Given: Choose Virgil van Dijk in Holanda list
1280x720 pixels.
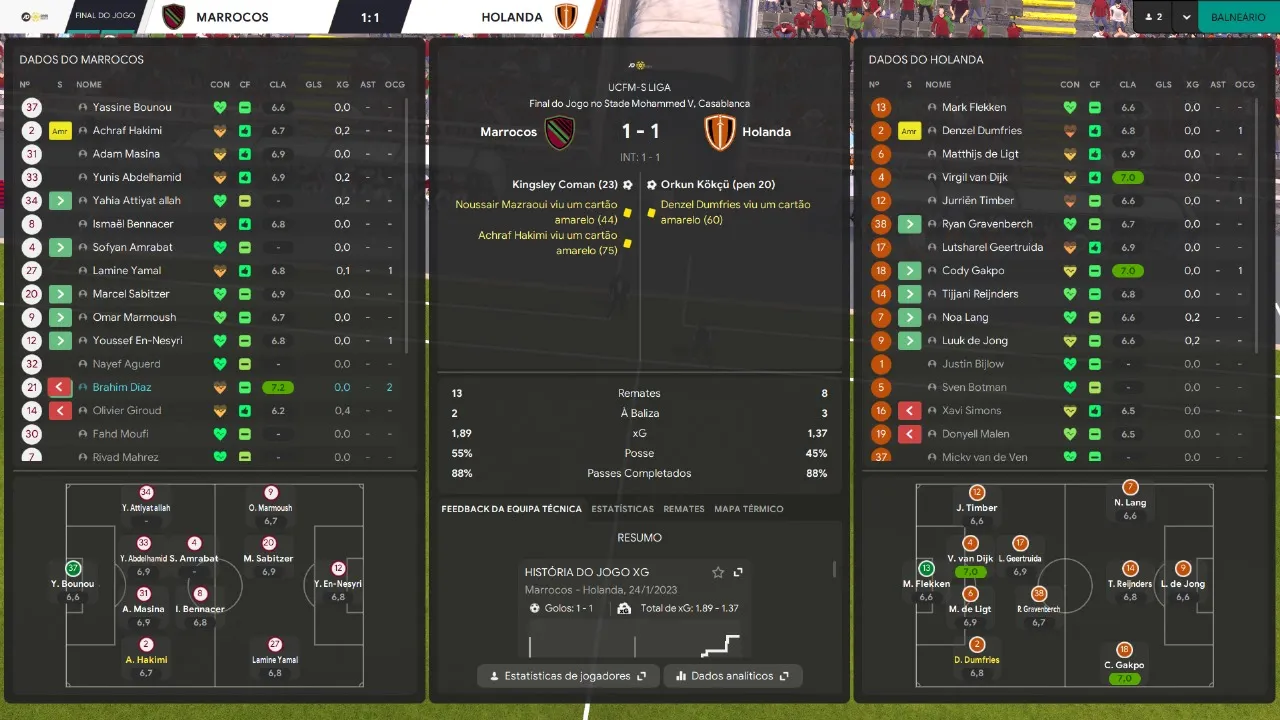Looking at the screenshot, I should pos(974,177).
